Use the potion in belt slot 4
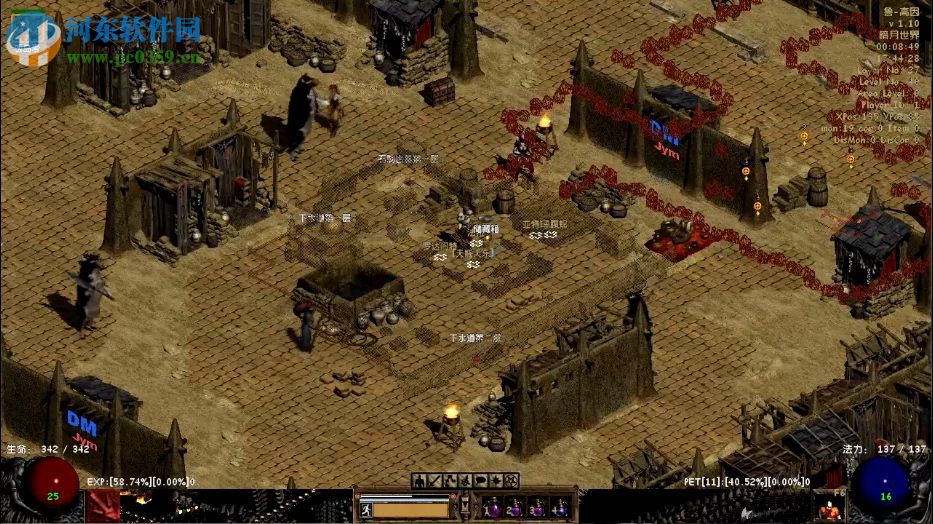This screenshot has width=933, height=524. point(560,507)
